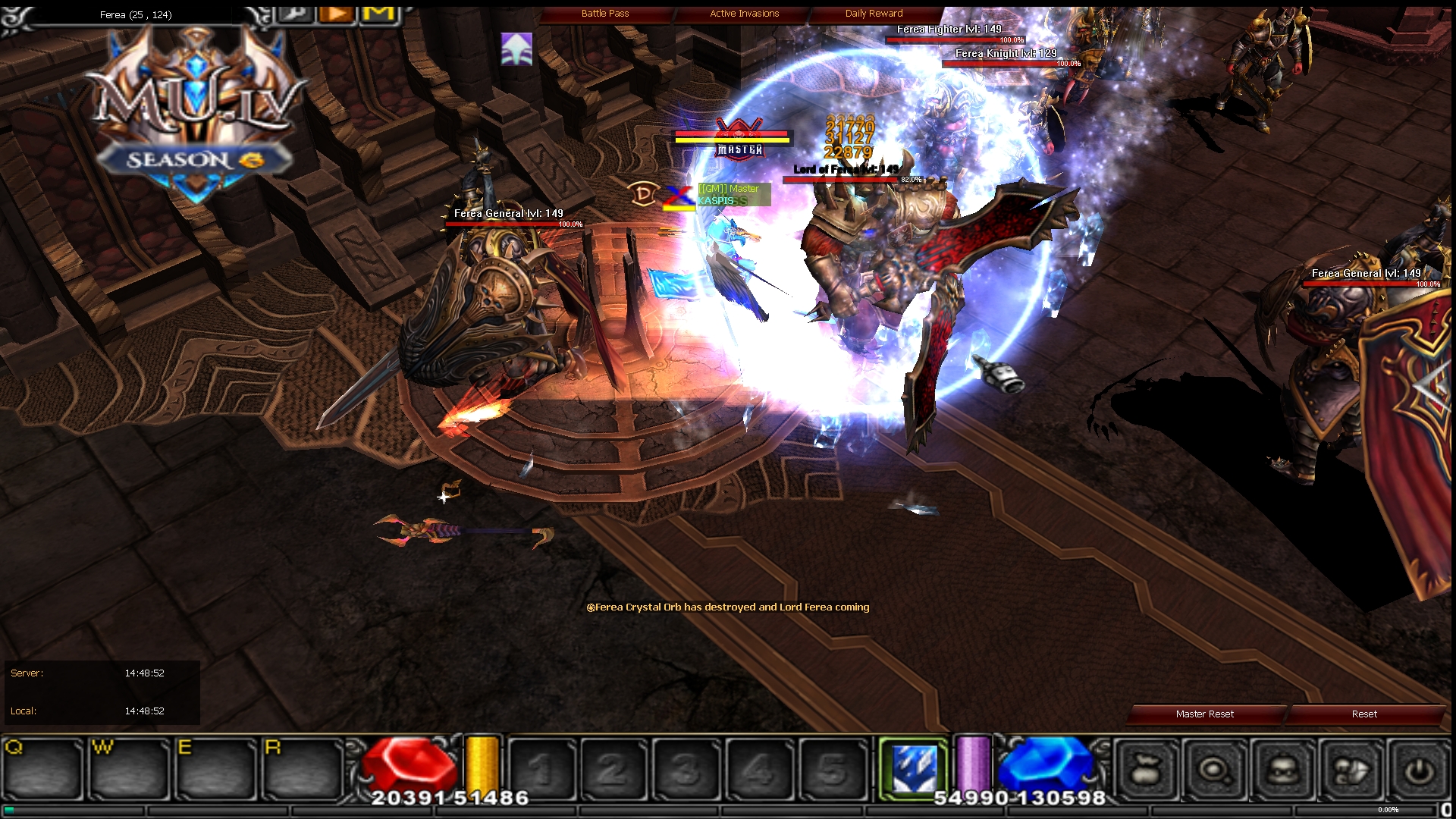
Task: Open the Battle Pass menu
Action: pyautogui.click(x=604, y=13)
